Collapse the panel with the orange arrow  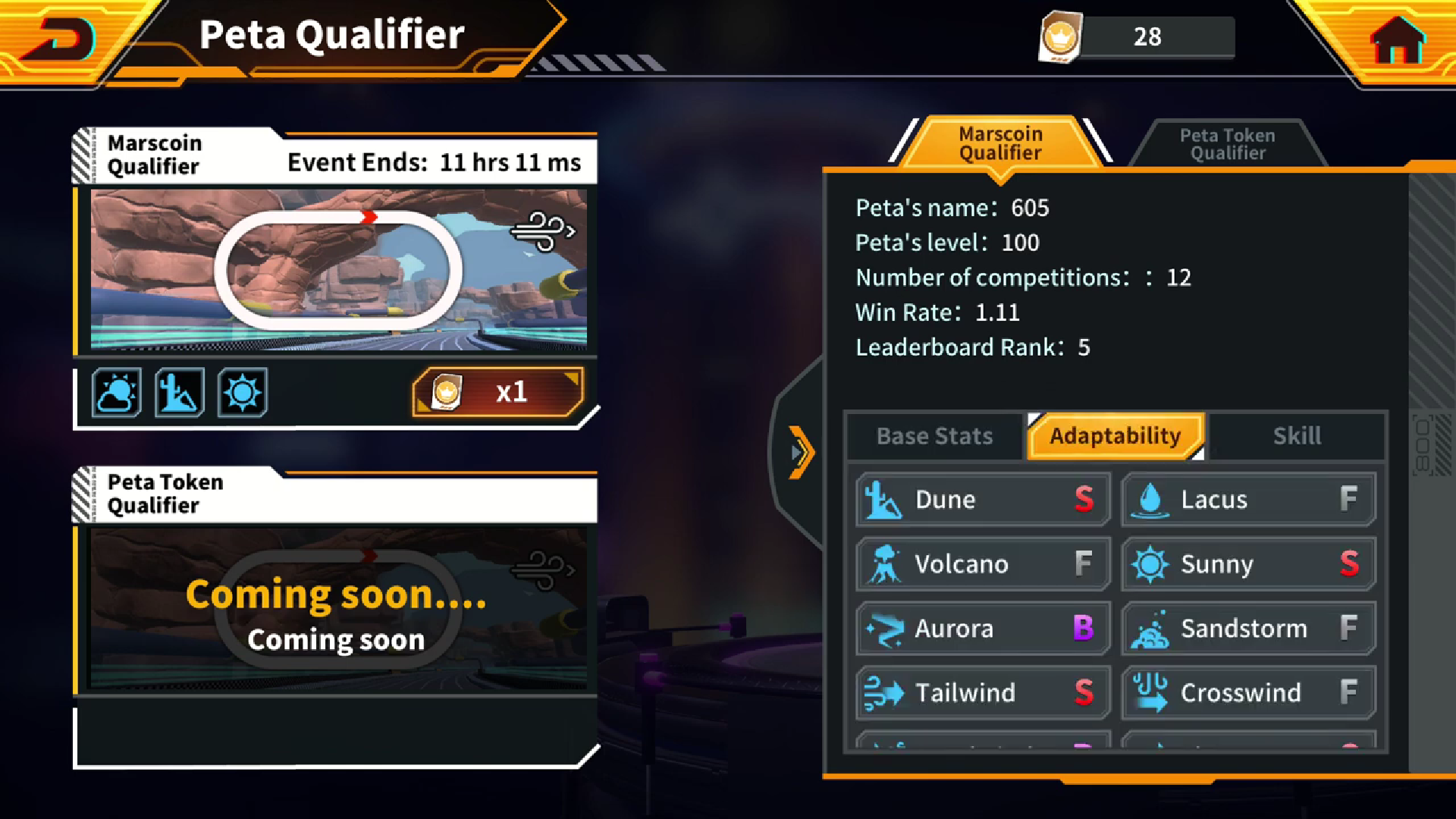(x=800, y=453)
